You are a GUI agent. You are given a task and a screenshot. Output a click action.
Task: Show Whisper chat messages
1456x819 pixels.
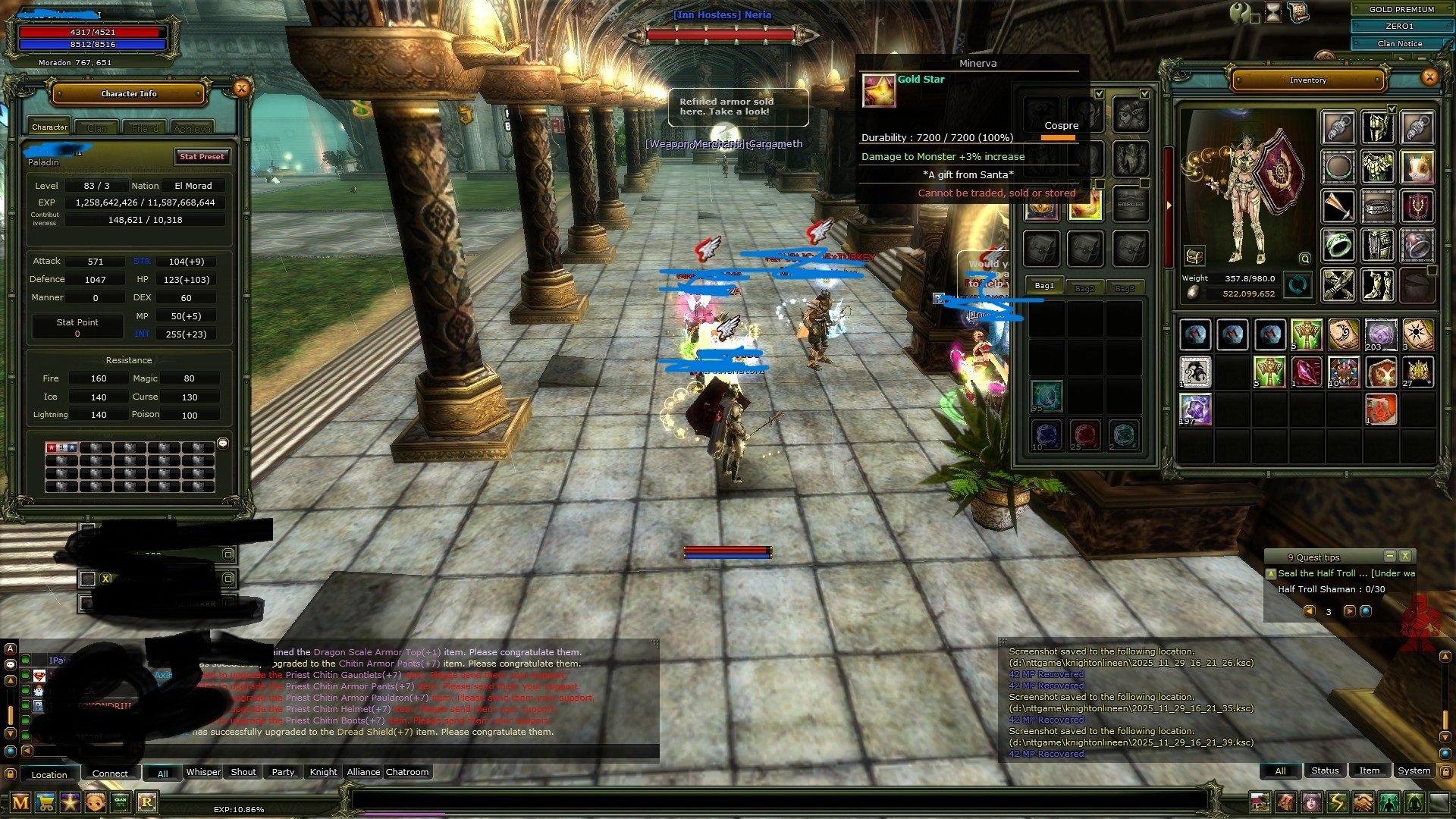(203, 772)
